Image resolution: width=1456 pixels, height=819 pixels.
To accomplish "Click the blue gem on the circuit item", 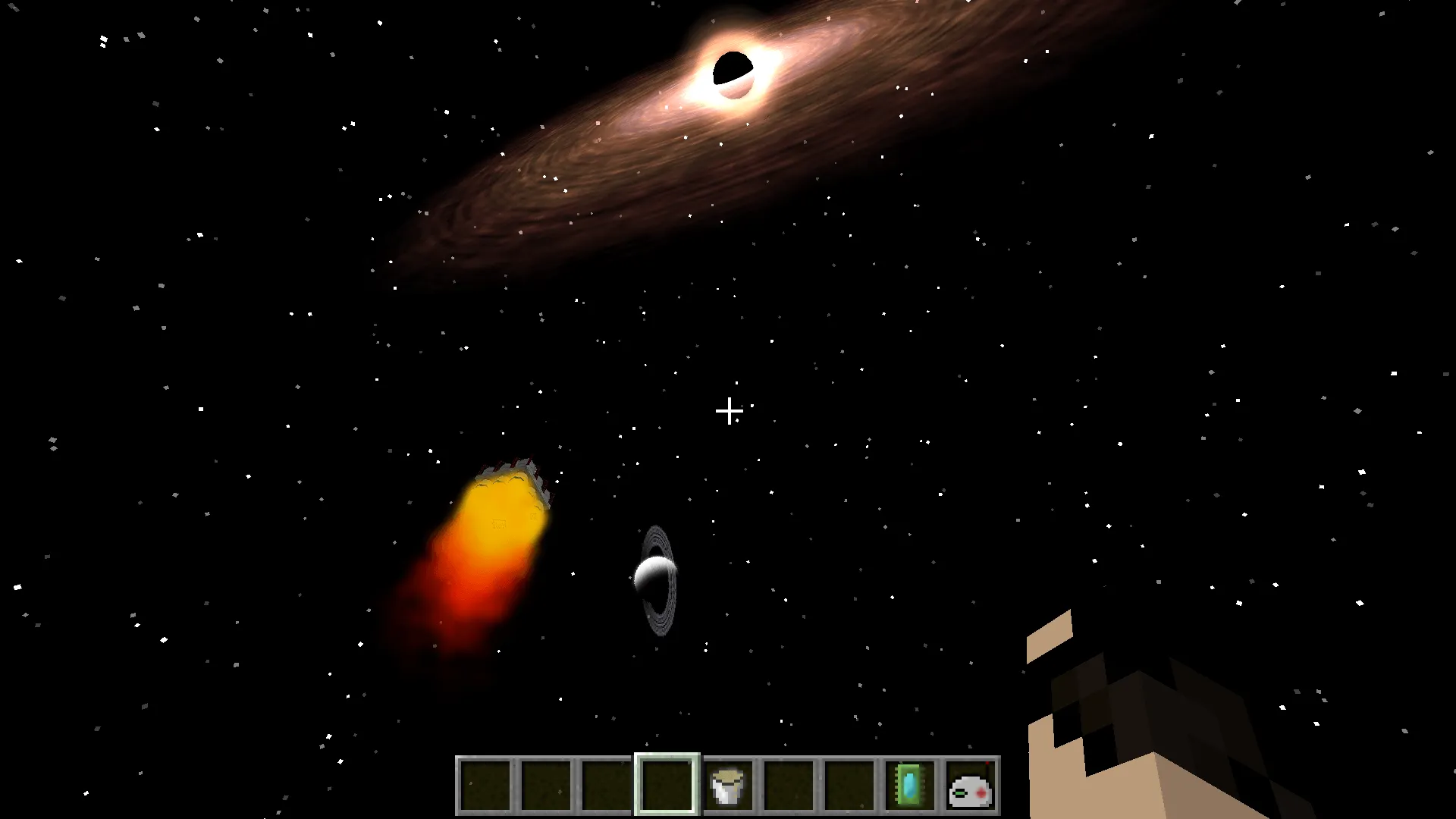I will [x=908, y=786].
